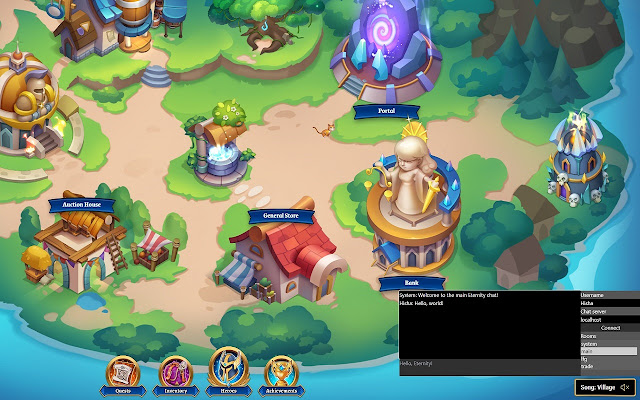Open the Inventory
This screenshot has height=400, width=640.
175,373
